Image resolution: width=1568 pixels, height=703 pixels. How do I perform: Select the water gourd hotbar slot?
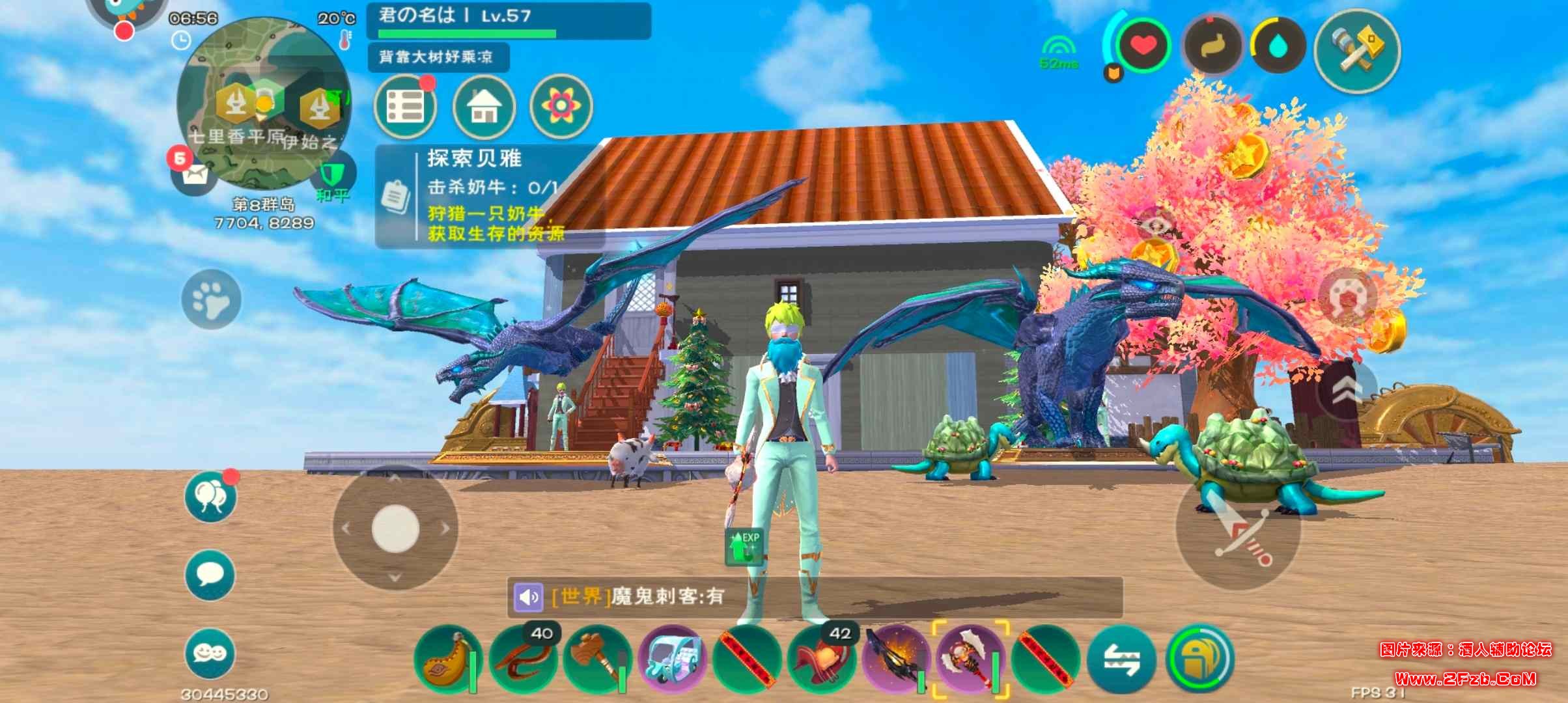(446, 659)
